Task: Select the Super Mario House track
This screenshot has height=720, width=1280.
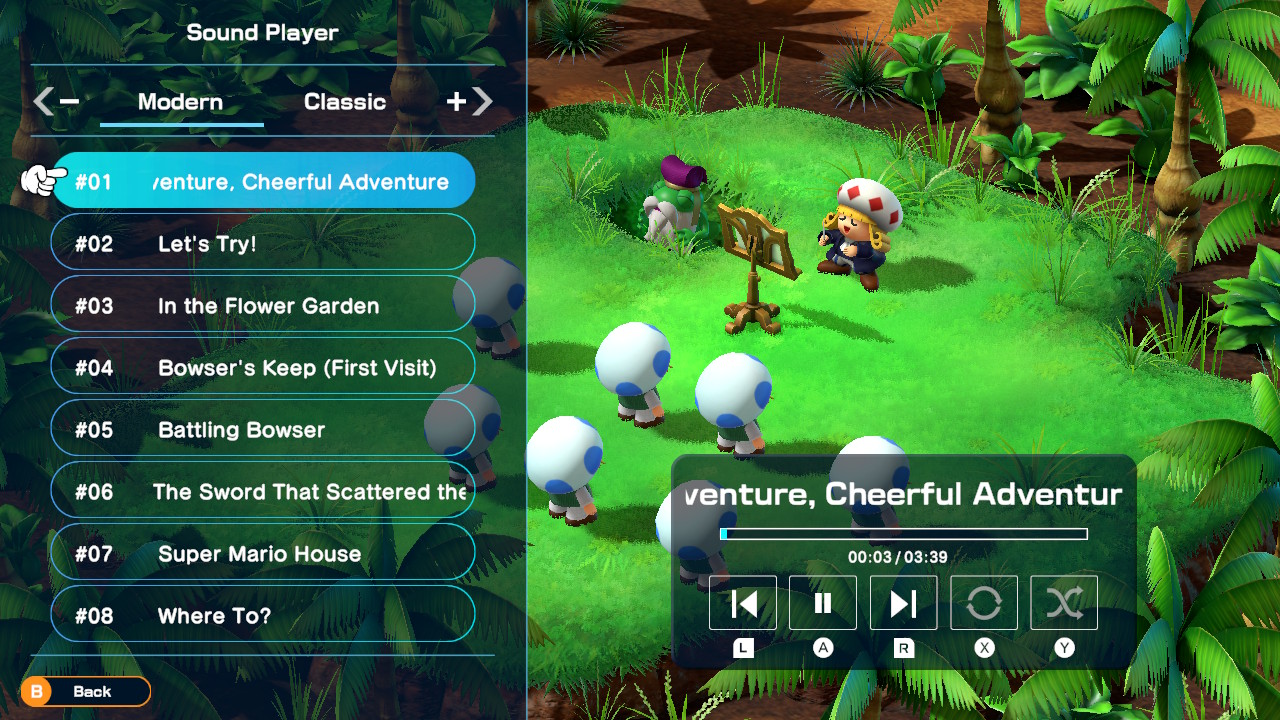Action: point(263,553)
